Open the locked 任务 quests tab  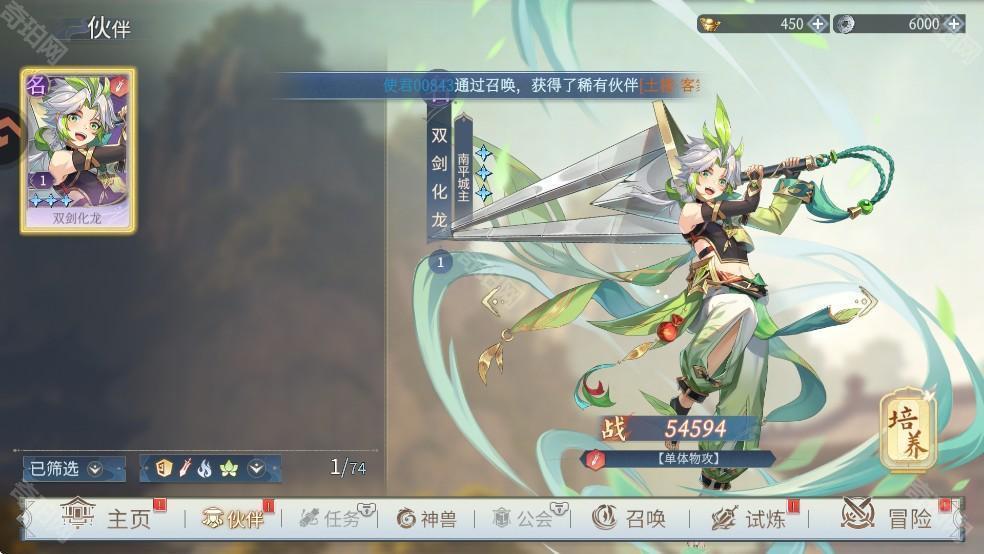coord(334,518)
